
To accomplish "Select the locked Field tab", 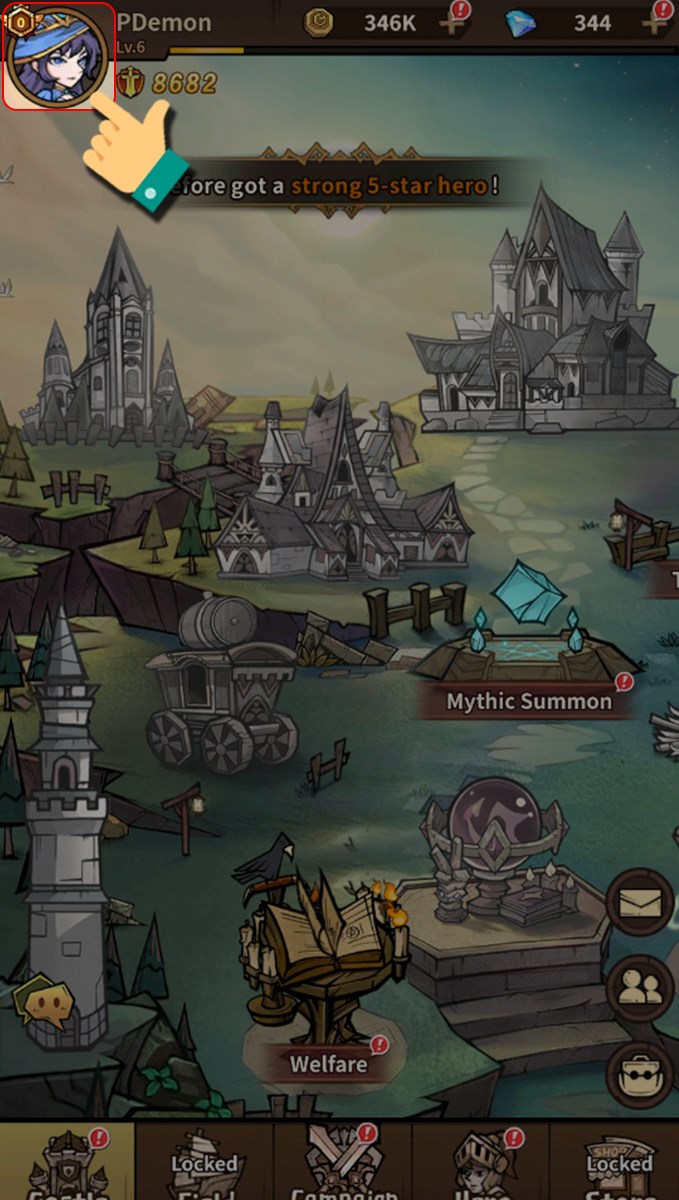I will [204, 1165].
